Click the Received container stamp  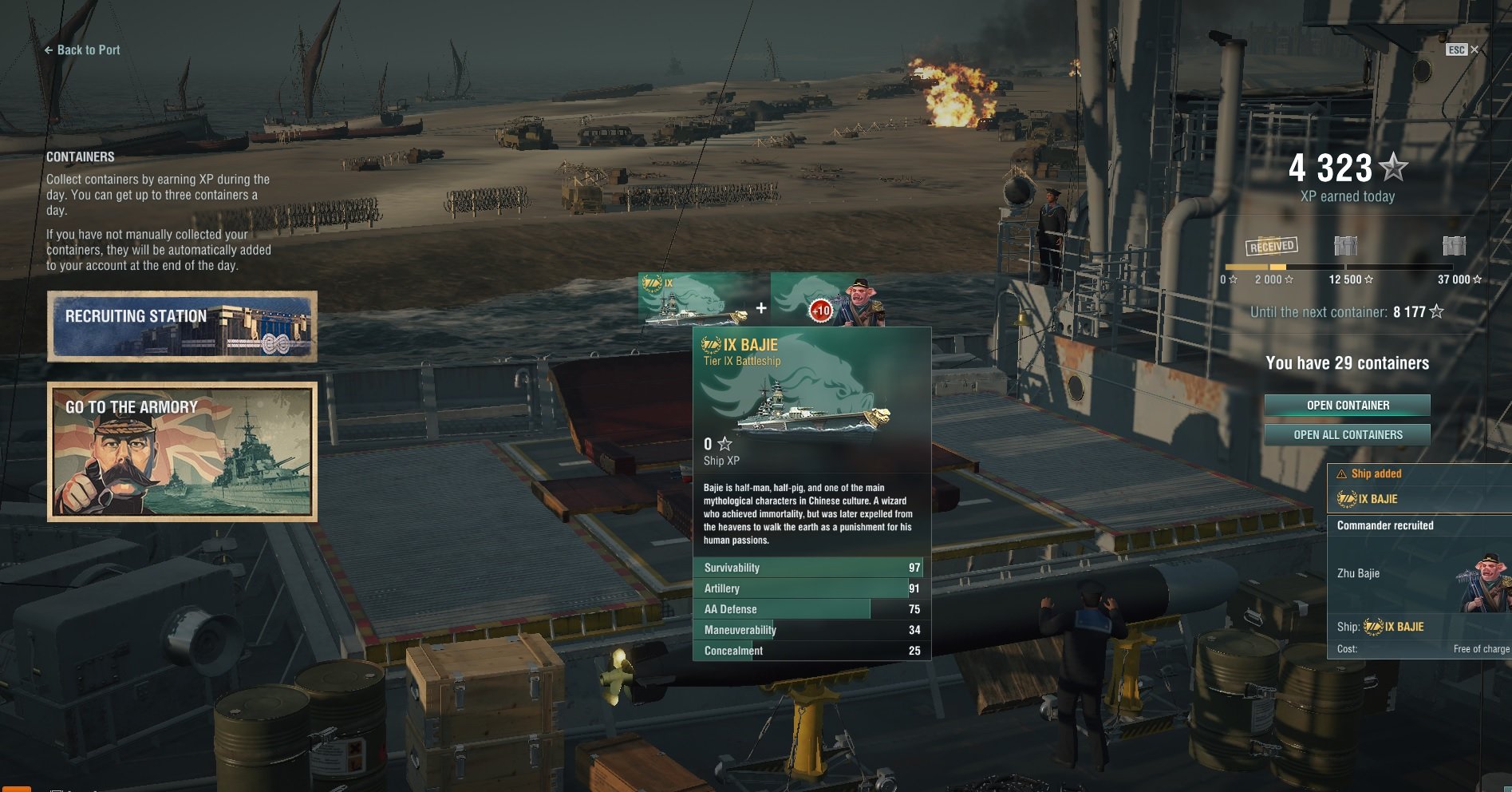point(1272,246)
